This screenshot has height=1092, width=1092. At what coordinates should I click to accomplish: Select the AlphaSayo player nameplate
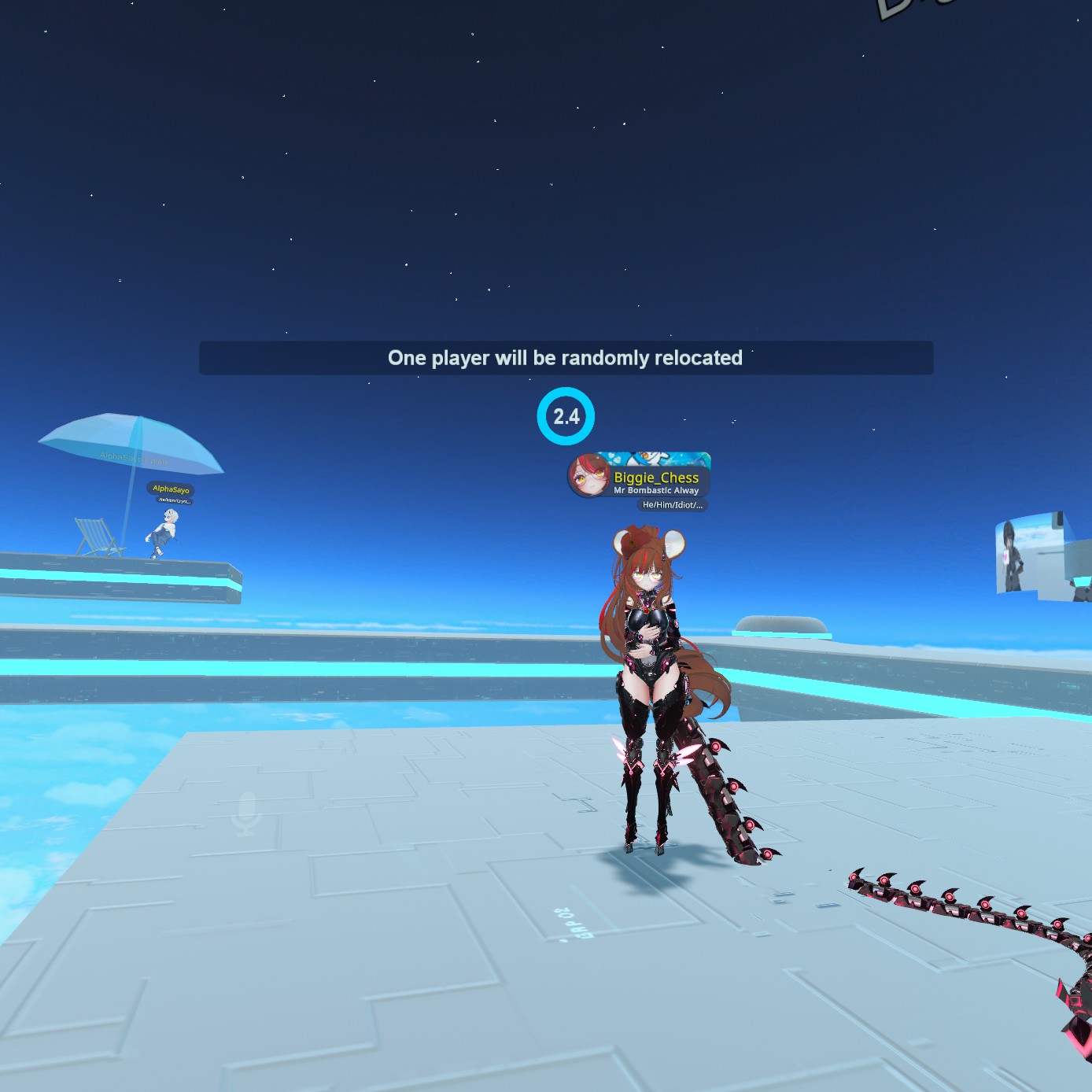pyautogui.click(x=171, y=489)
